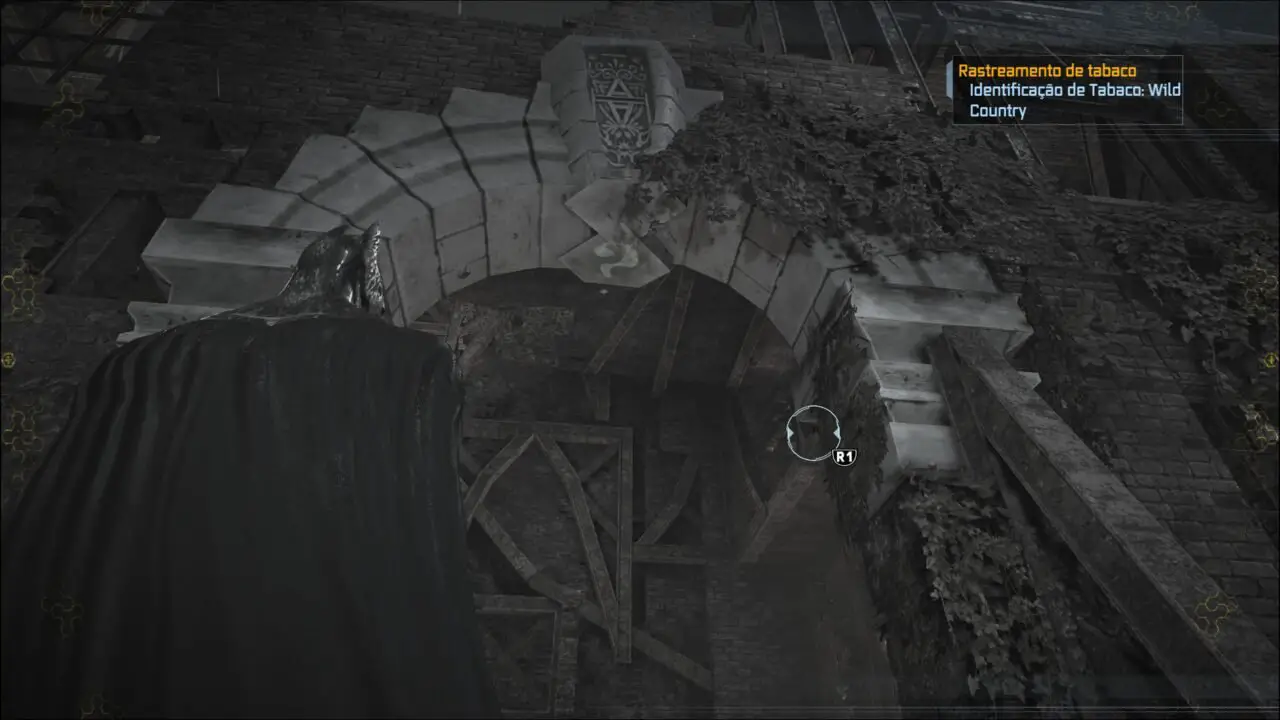Select the Rastreamento de tabaco title text
The height and width of the screenshot is (720, 1280).
(1048, 71)
